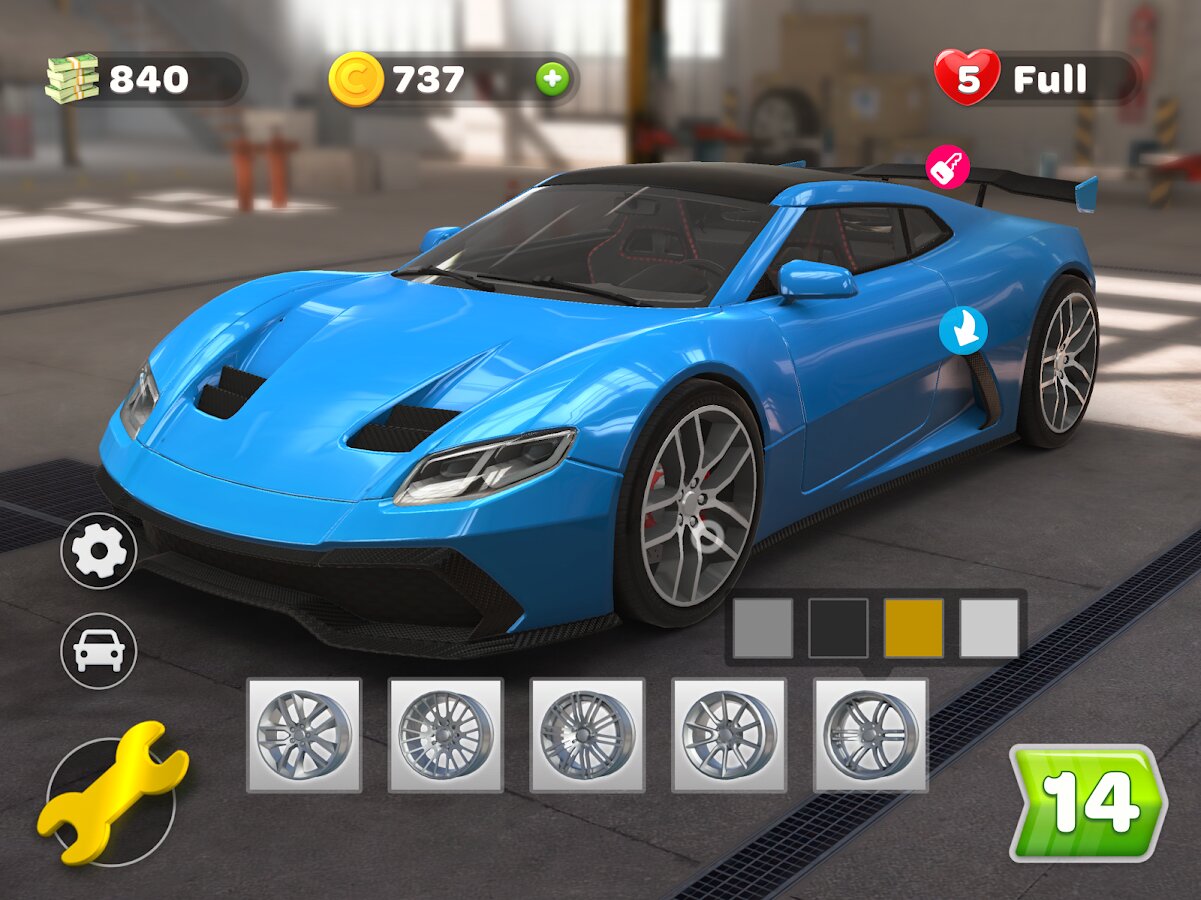Choose the black rim color swatch
The image size is (1201, 900).
pyautogui.click(x=838, y=628)
